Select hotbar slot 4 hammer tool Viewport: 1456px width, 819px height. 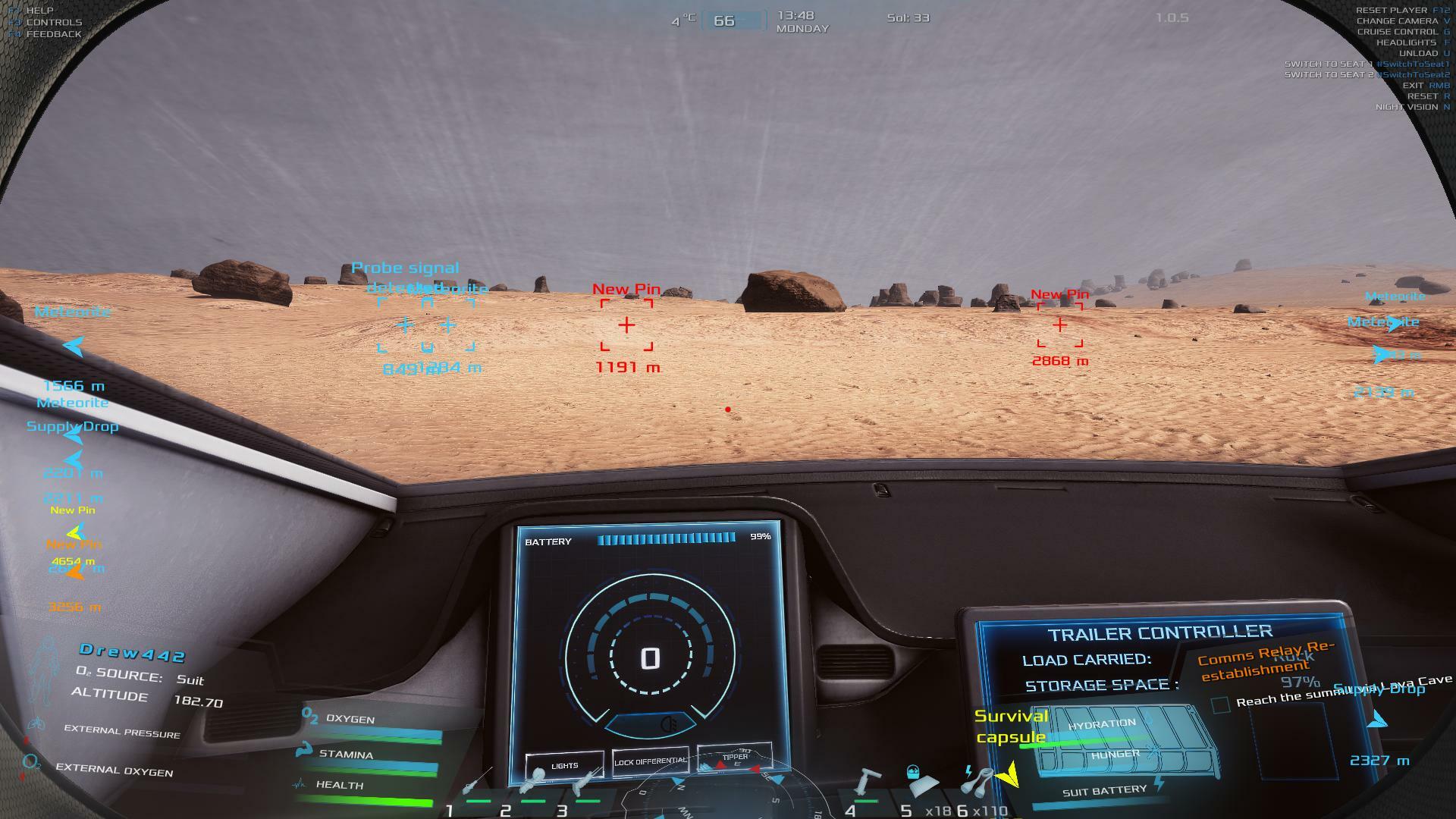(866, 783)
